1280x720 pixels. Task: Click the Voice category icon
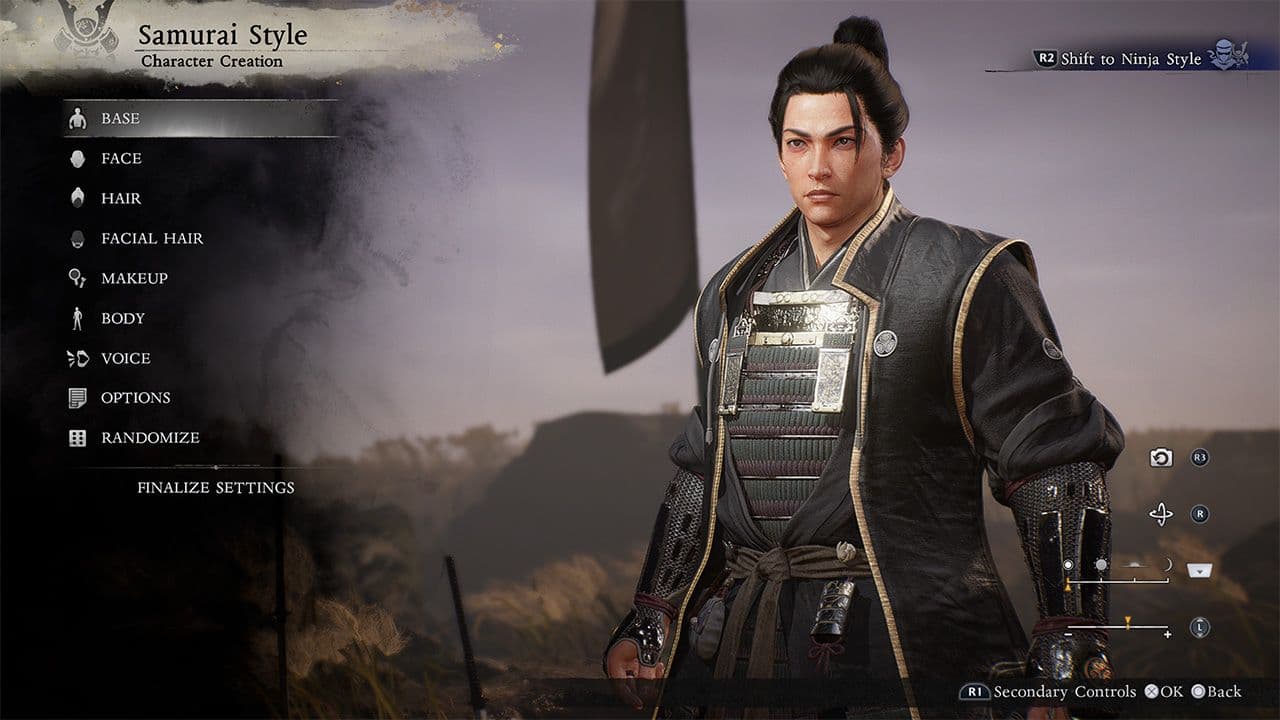[78, 358]
